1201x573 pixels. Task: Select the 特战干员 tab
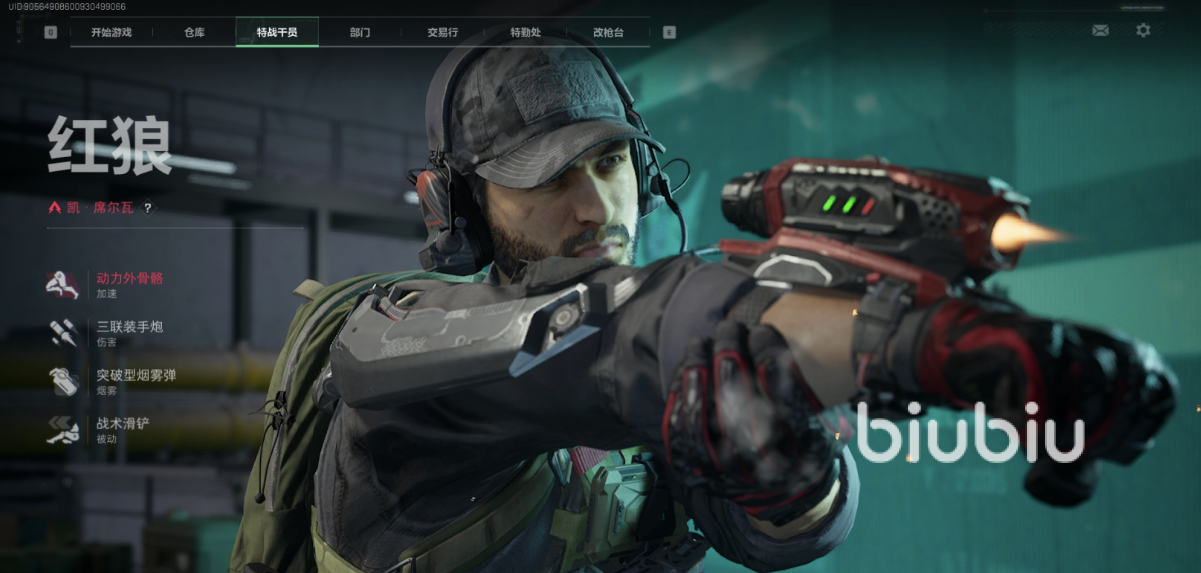[x=277, y=32]
